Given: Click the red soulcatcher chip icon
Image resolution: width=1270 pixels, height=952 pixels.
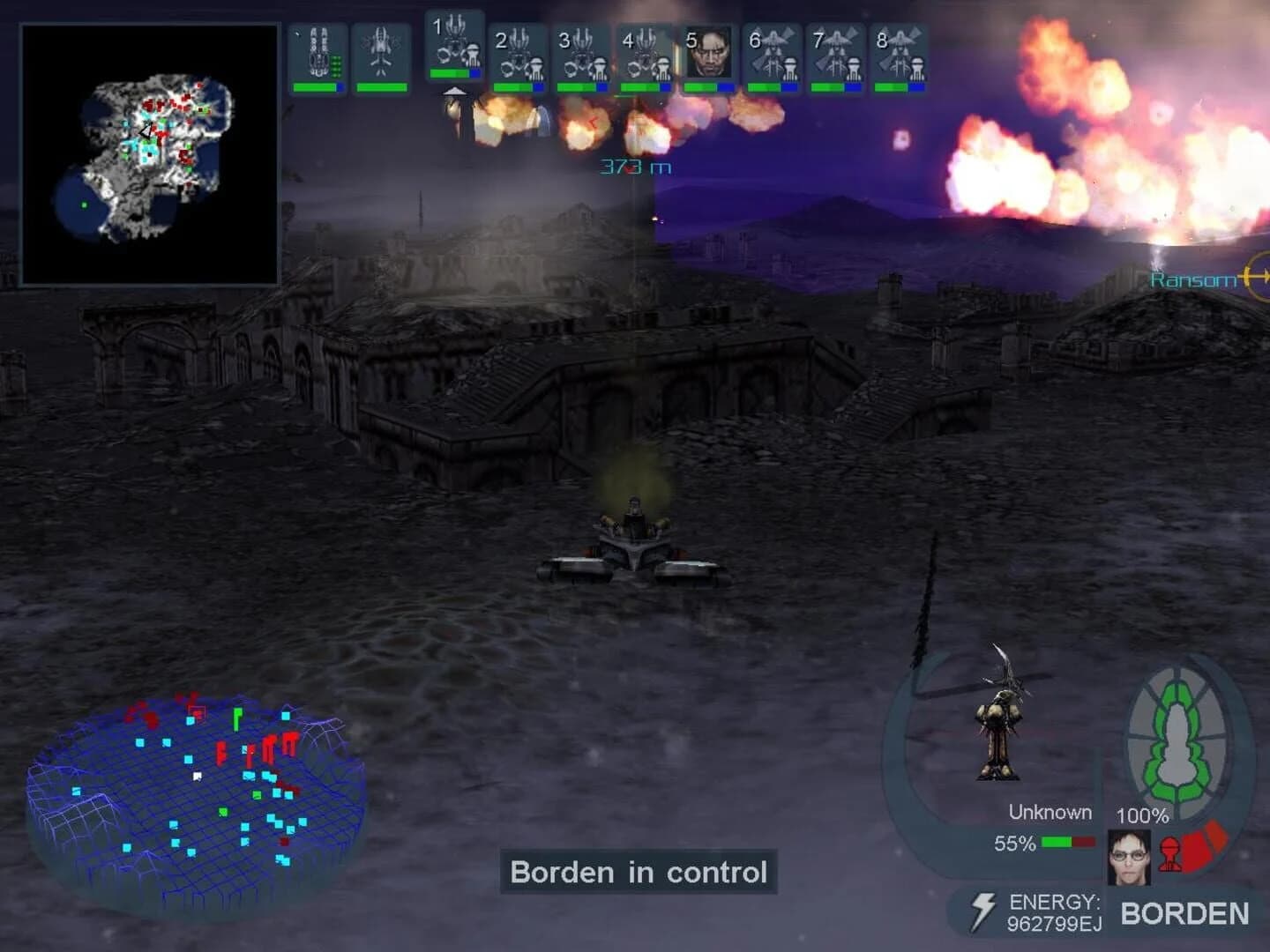Looking at the screenshot, I should (1172, 855).
